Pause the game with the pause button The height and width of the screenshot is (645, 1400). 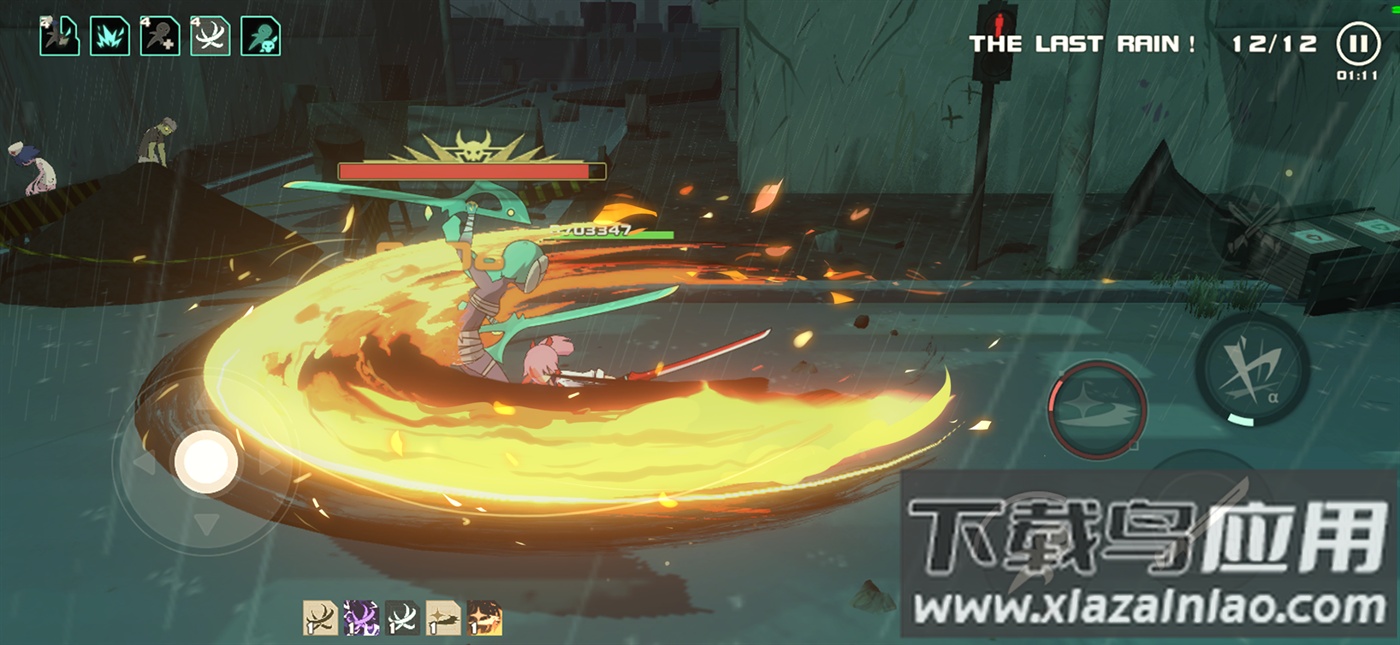point(1356,44)
